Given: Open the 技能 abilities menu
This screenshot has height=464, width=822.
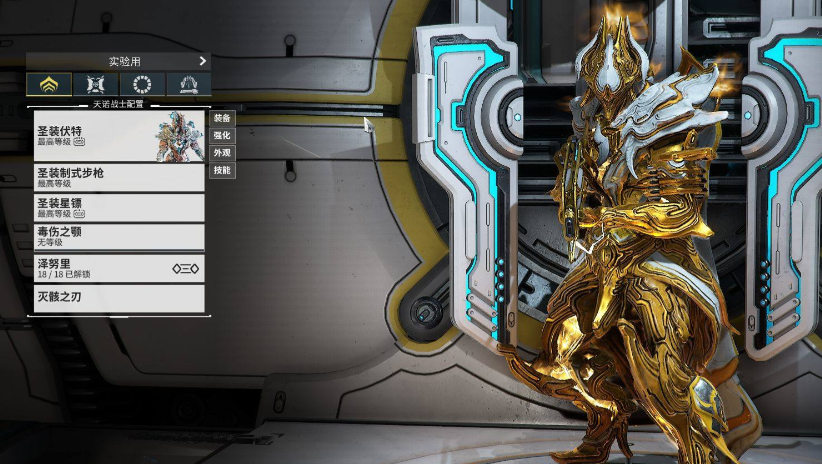Looking at the screenshot, I should click(222, 170).
